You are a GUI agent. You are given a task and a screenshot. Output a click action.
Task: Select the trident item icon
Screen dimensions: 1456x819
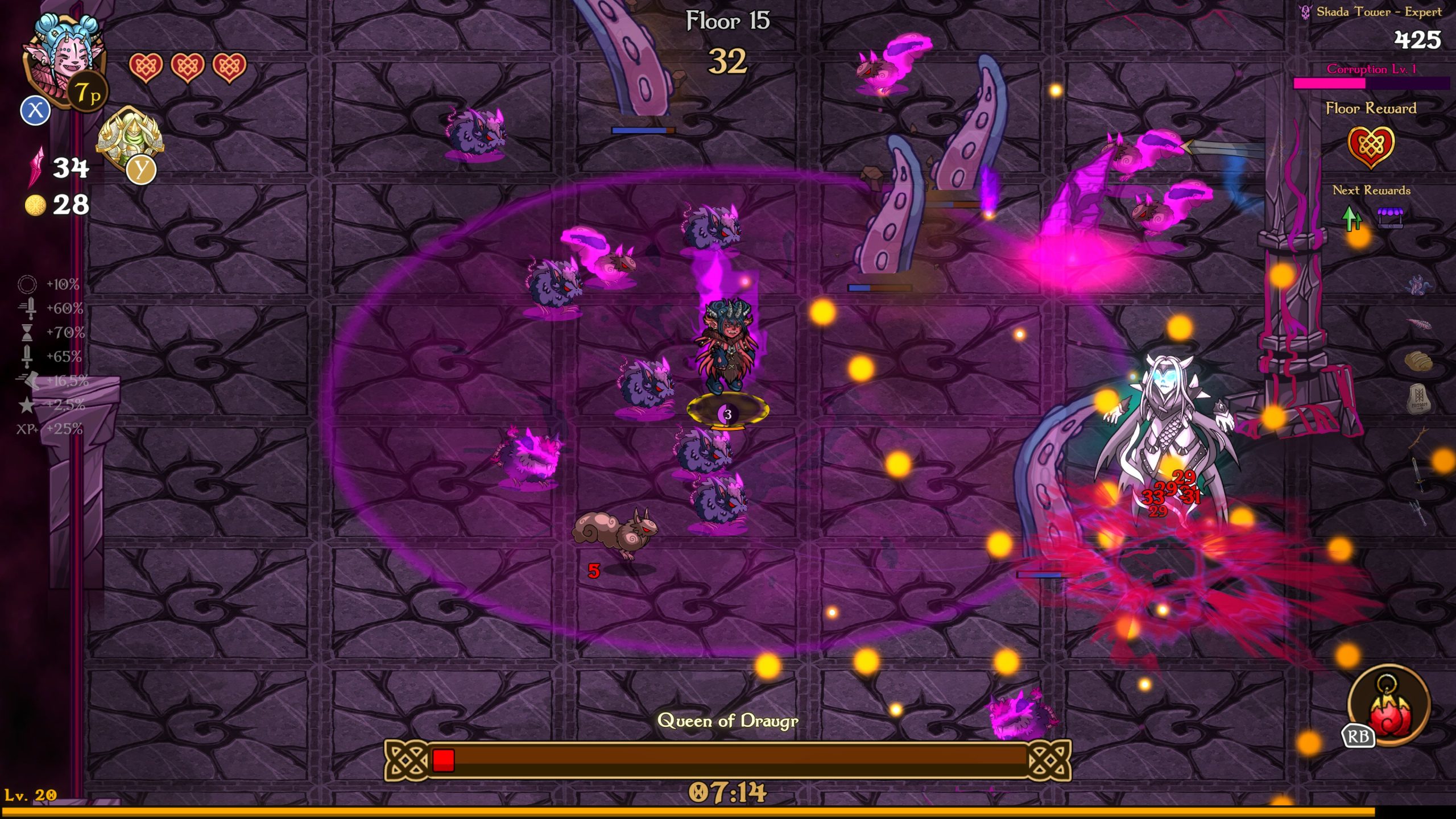(x=1418, y=512)
